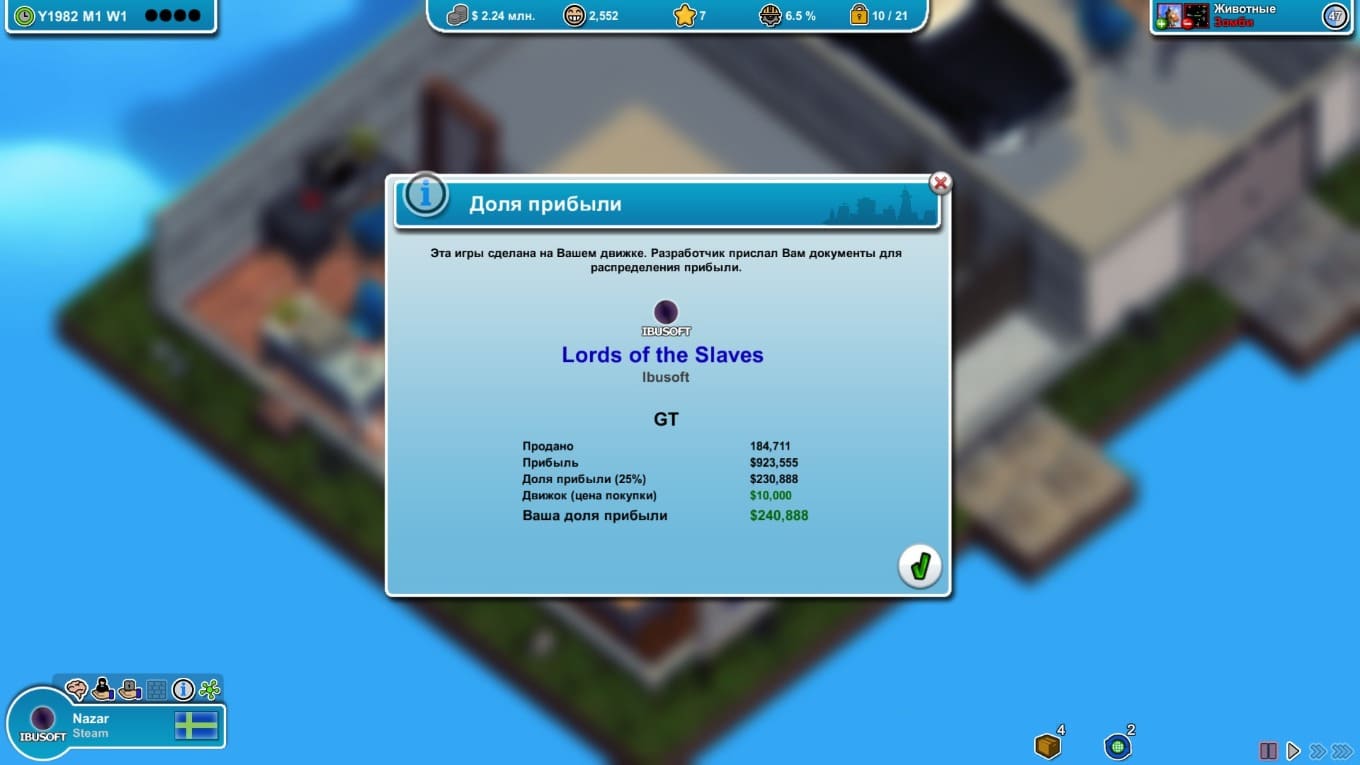The width and height of the screenshot is (1360, 765).
Task: Confirm the profit share with the green checkmark
Action: [919, 567]
